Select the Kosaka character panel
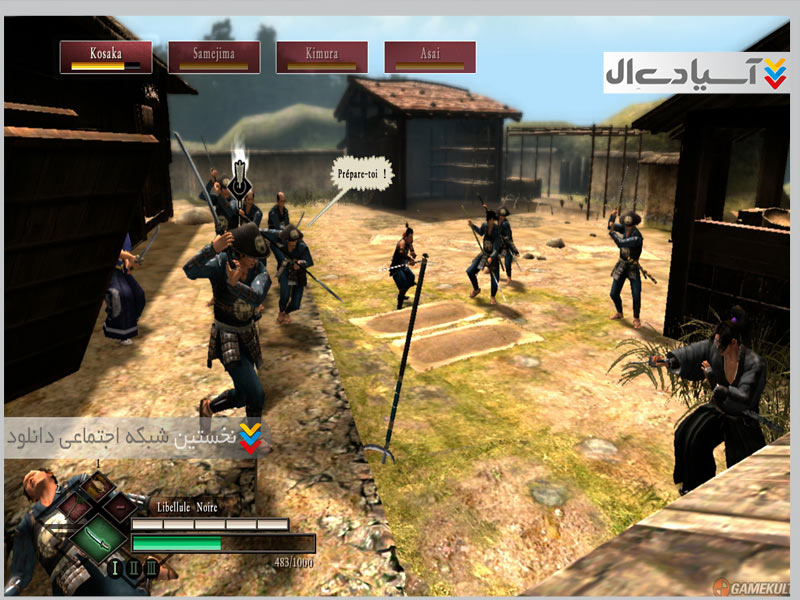The height and width of the screenshot is (600, 800). coord(106,56)
